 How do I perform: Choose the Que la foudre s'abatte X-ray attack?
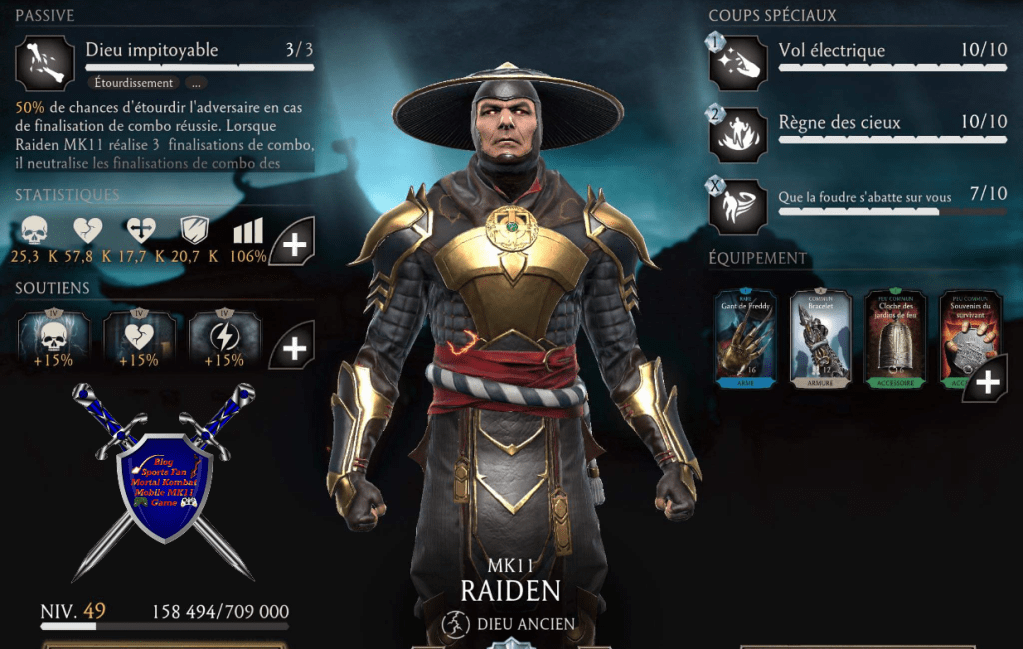(x=738, y=205)
